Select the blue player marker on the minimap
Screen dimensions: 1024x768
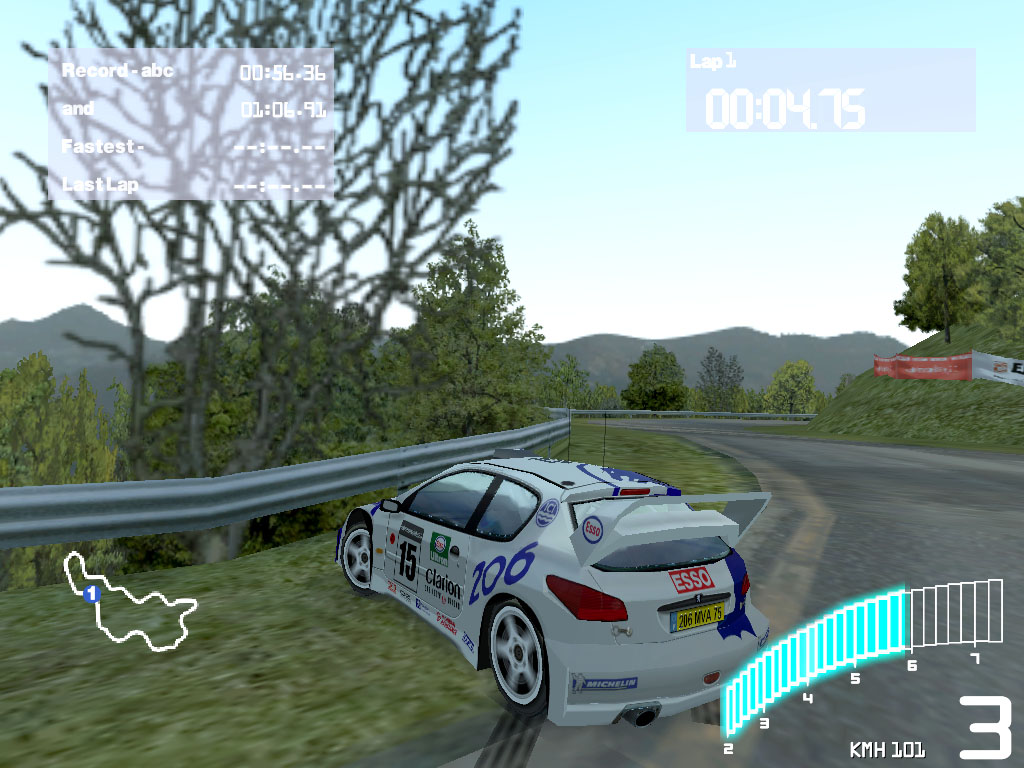[91, 594]
